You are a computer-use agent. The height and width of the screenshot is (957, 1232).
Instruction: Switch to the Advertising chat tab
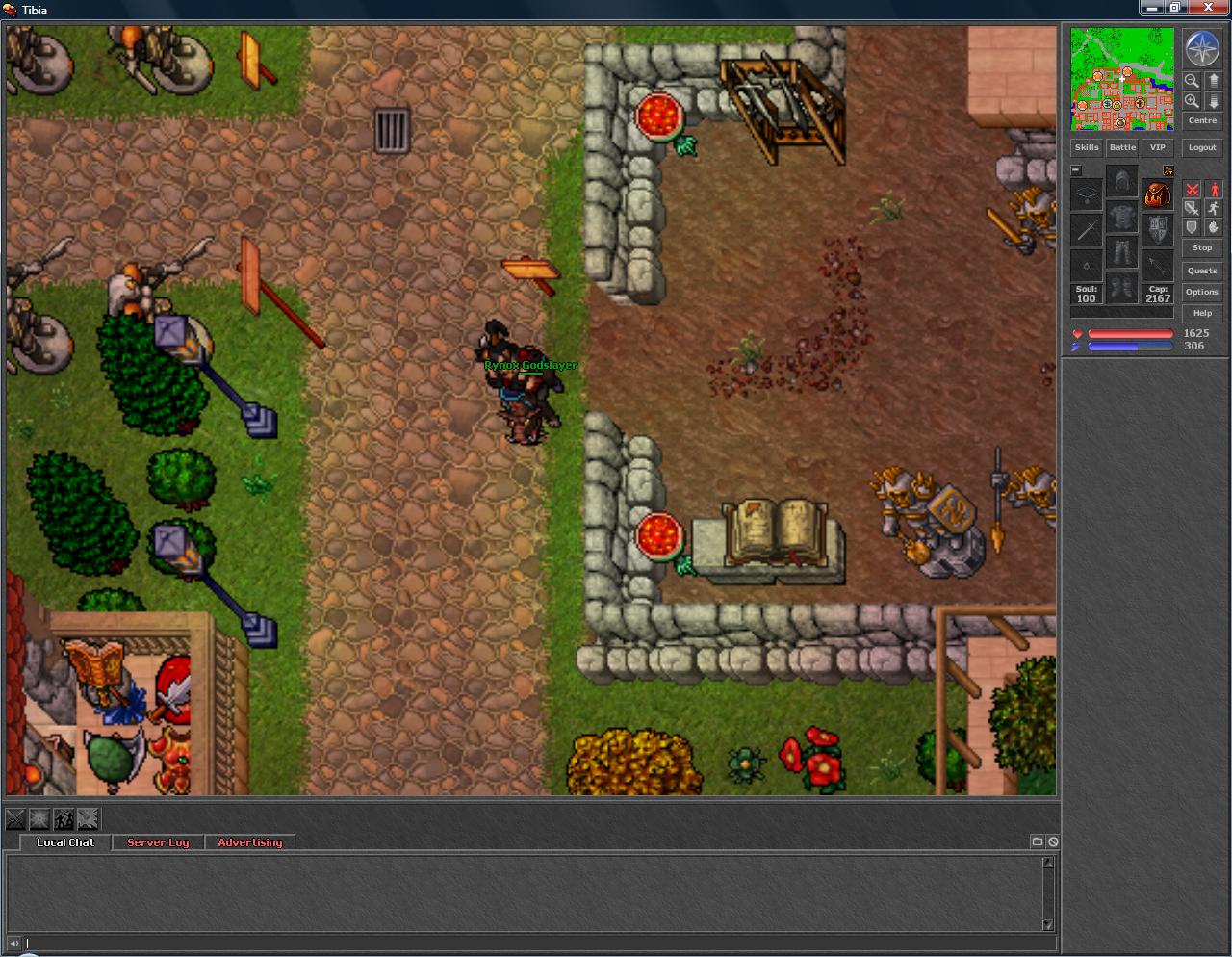250,842
